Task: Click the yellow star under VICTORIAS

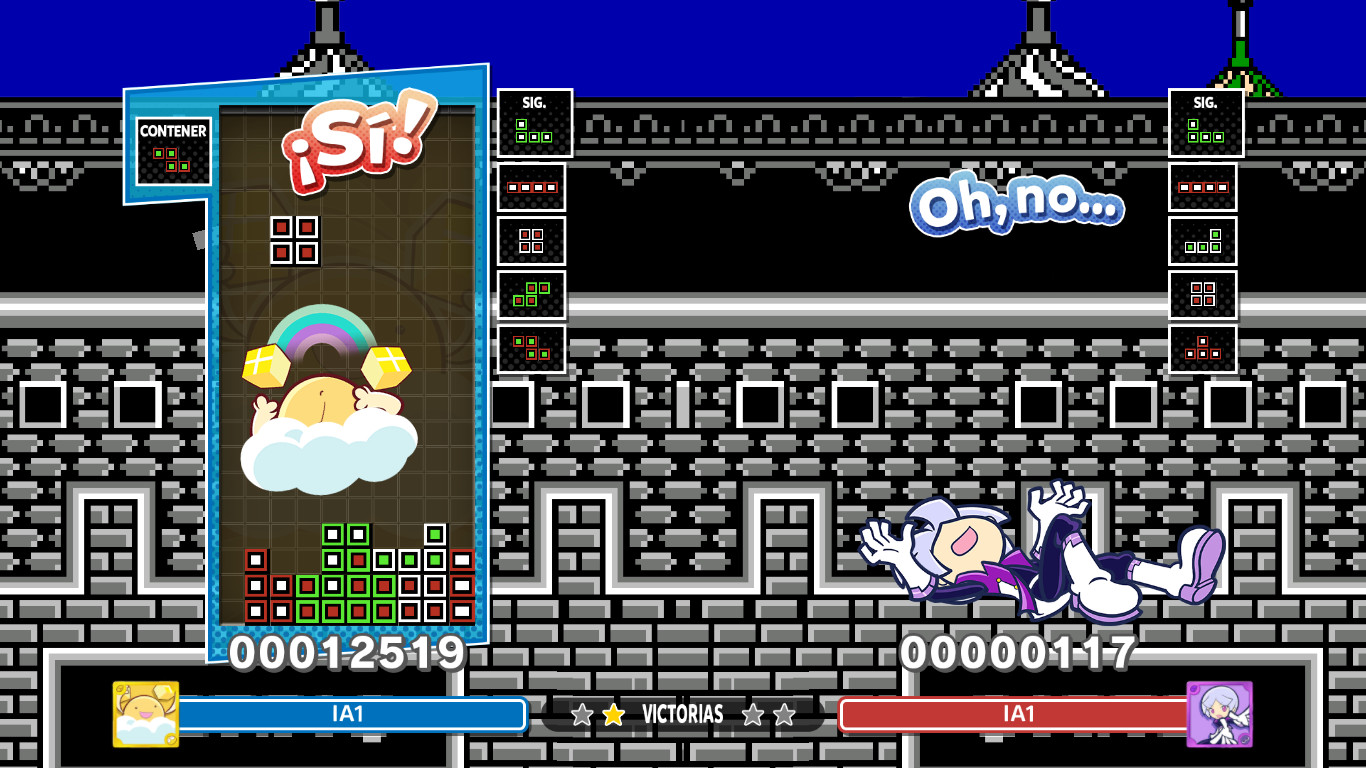Action: pyautogui.click(x=613, y=715)
